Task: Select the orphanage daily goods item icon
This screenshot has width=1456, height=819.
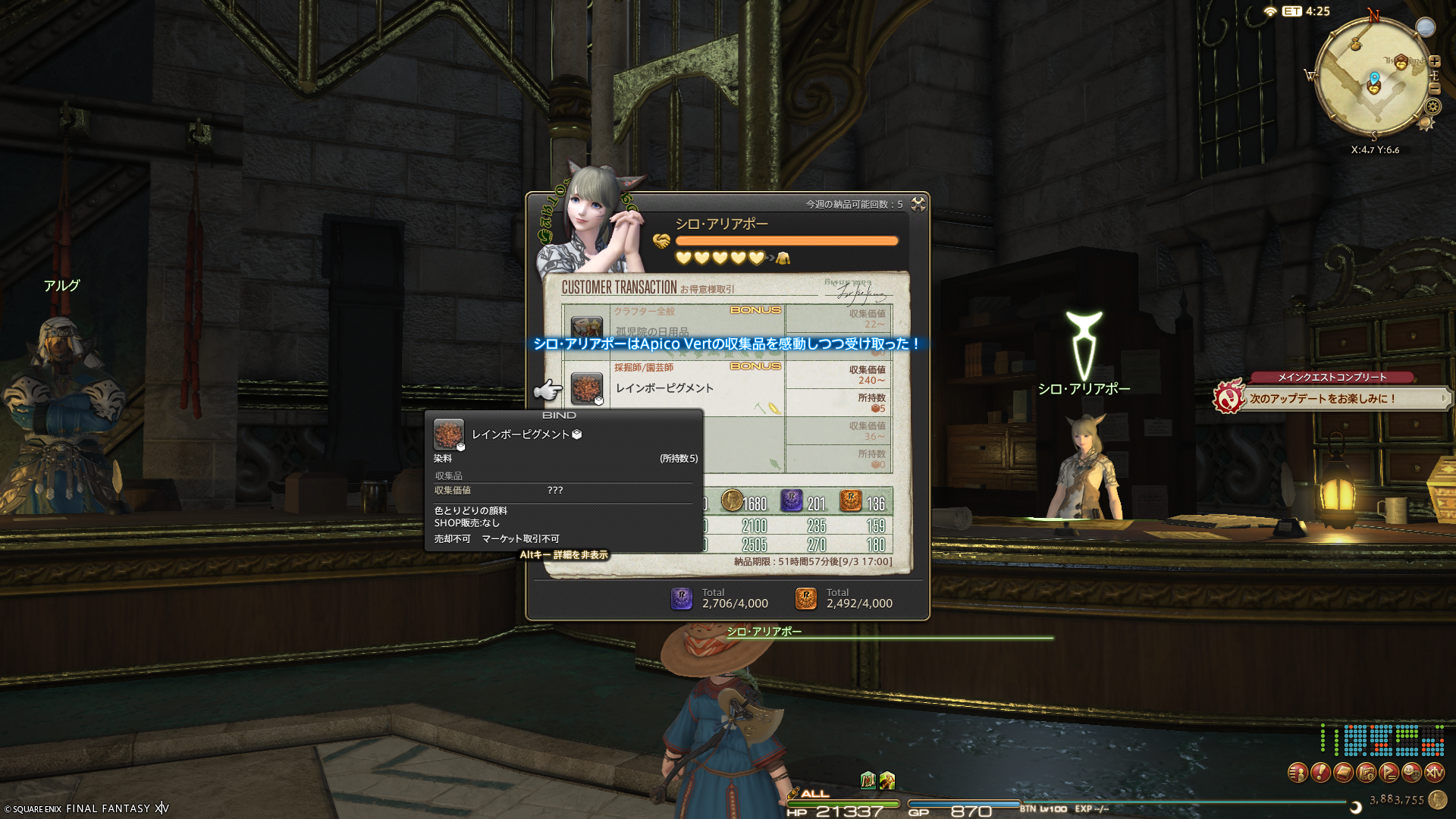Action: [586, 327]
